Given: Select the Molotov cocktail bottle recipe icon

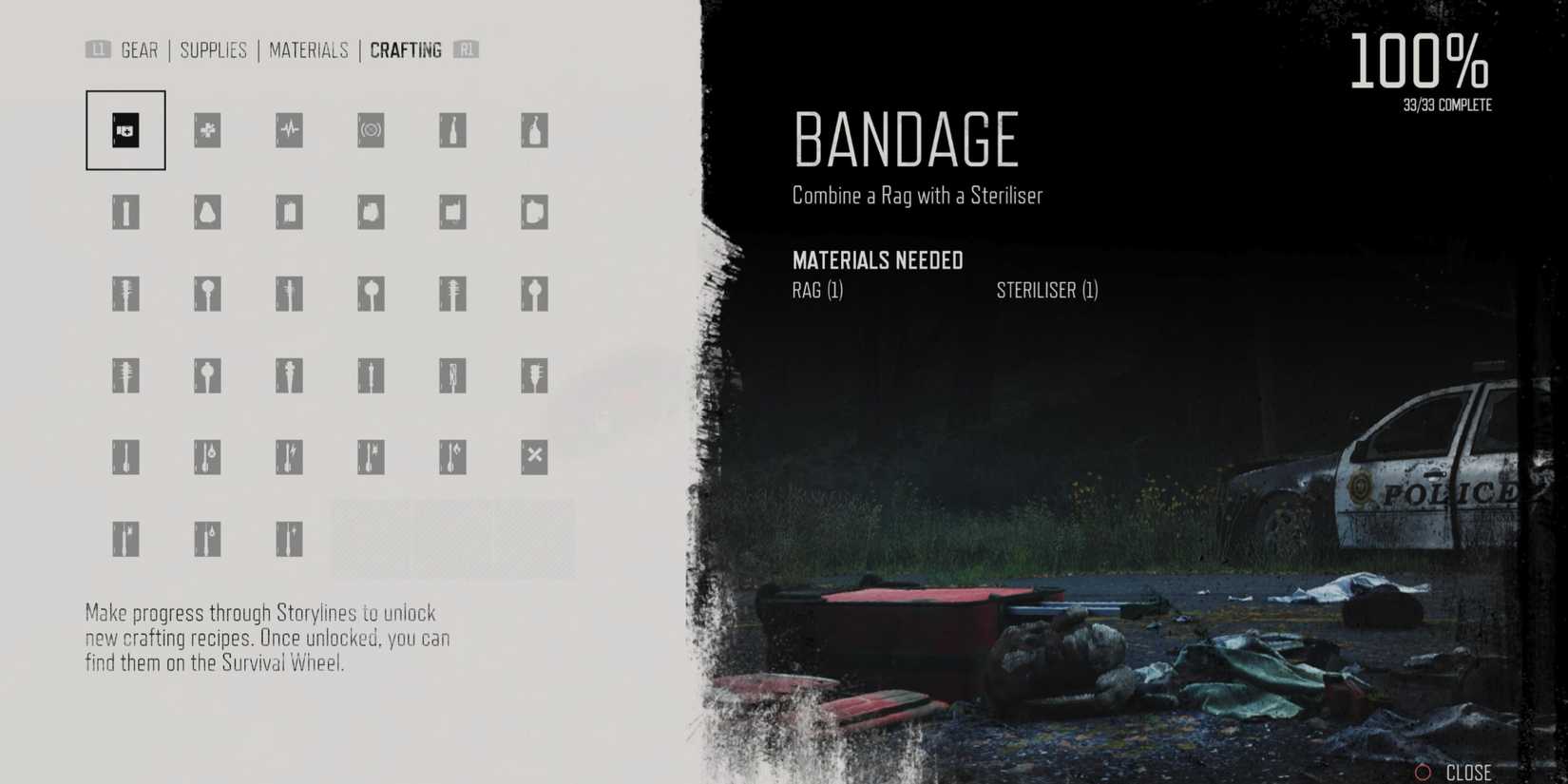Looking at the screenshot, I should [451, 130].
